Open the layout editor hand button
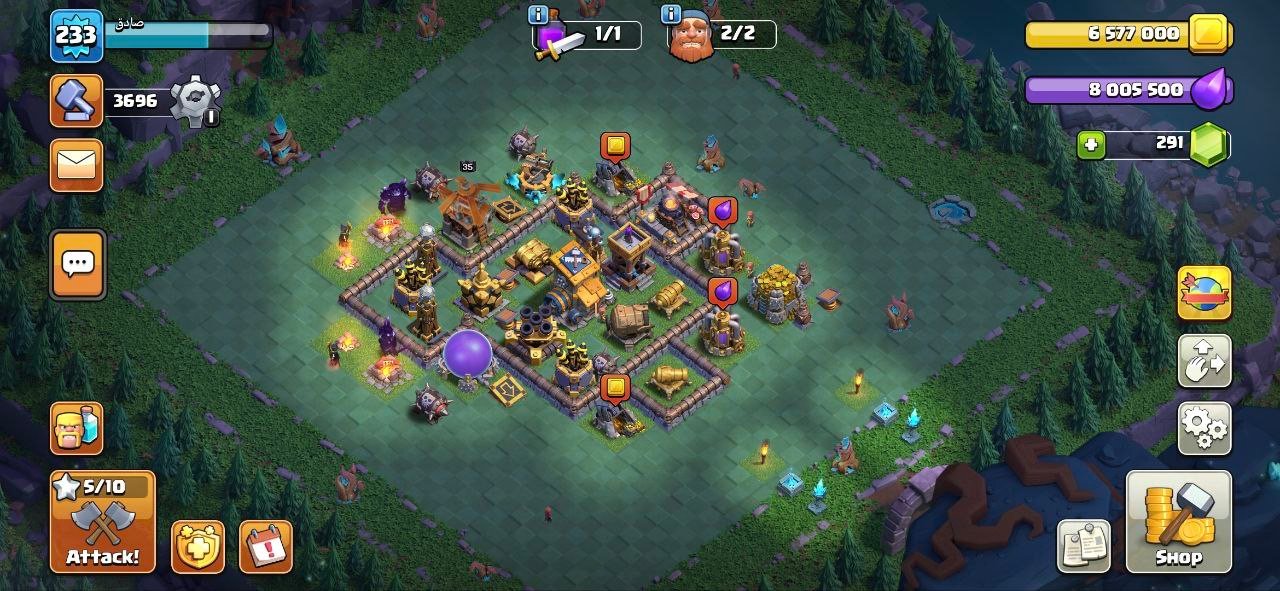The height and width of the screenshot is (591, 1280). point(1204,361)
